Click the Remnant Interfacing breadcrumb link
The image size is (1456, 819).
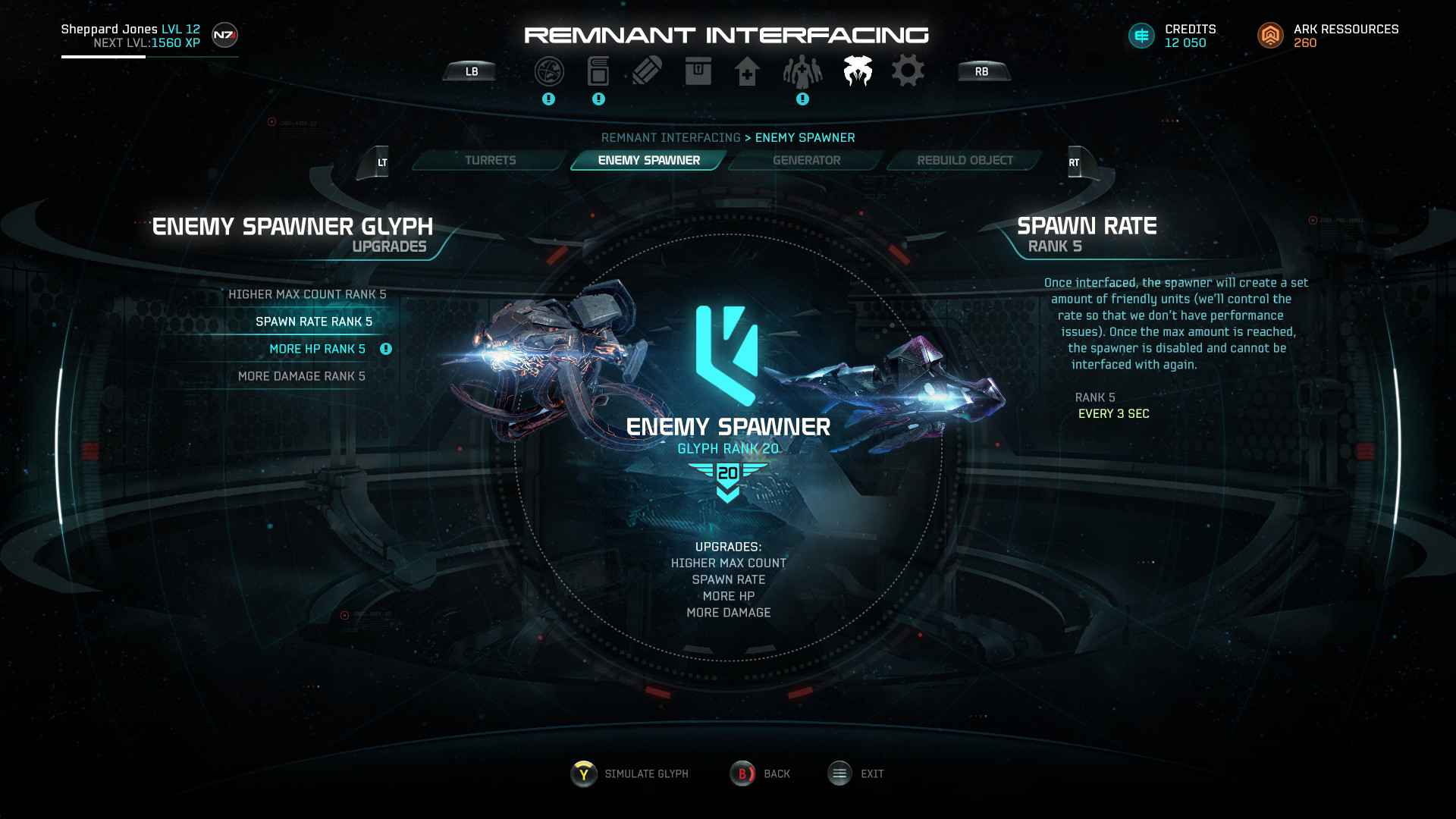click(x=670, y=138)
